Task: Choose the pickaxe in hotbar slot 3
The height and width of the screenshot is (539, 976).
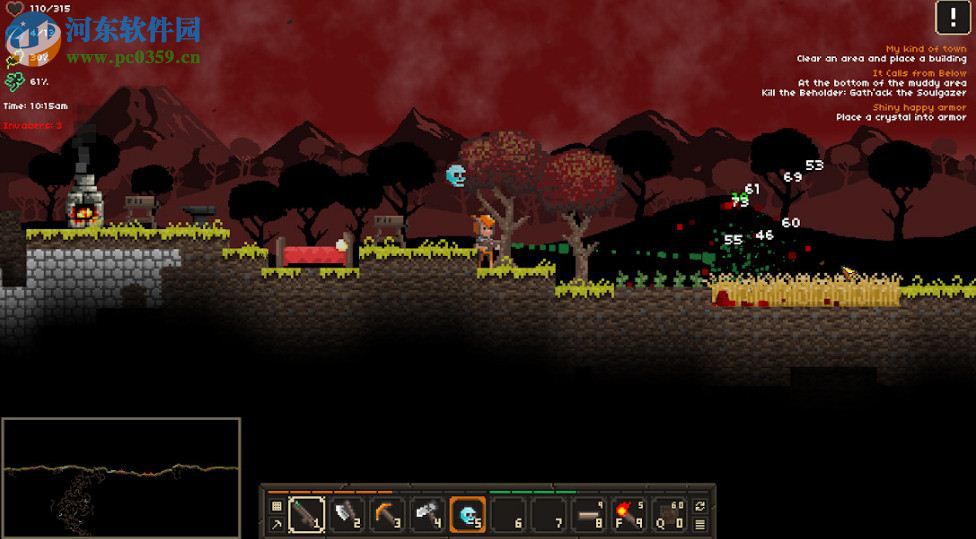Action: click(387, 515)
